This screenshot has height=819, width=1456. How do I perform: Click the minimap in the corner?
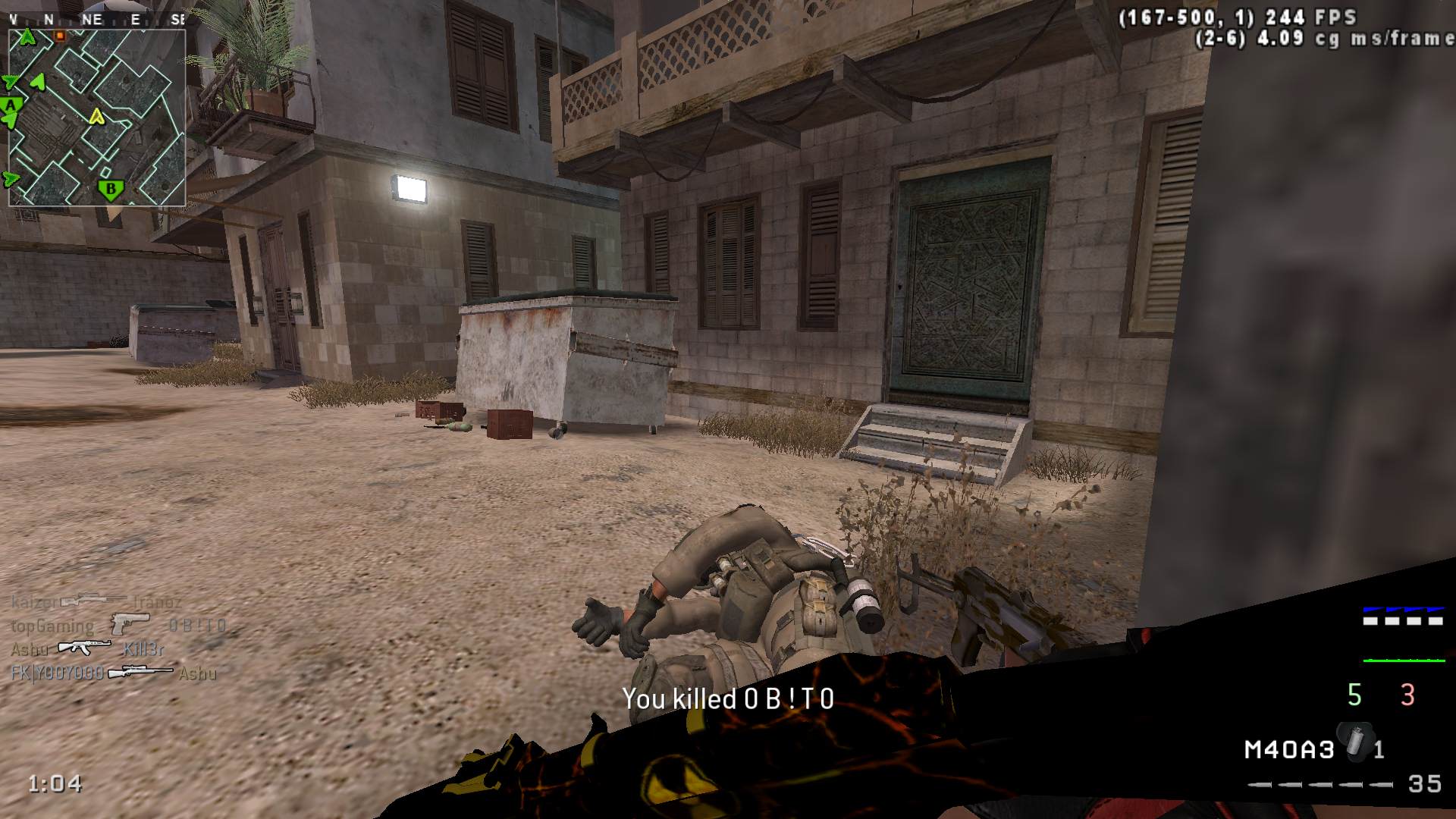(97, 118)
